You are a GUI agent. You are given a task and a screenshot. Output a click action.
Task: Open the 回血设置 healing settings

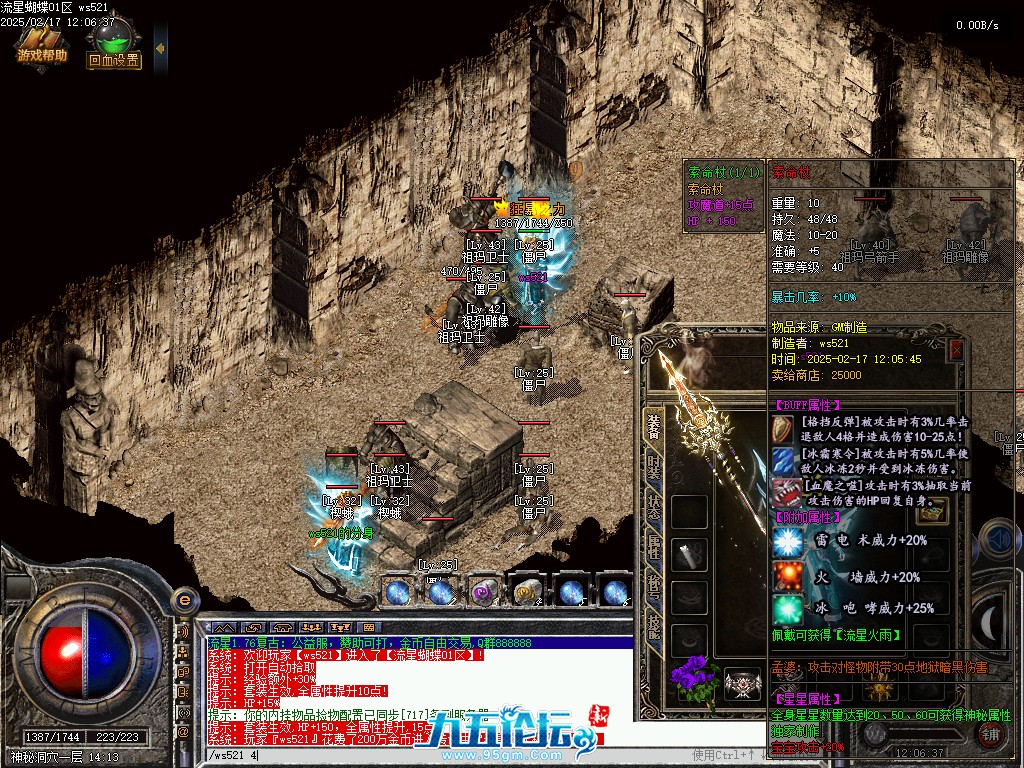tap(113, 47)
